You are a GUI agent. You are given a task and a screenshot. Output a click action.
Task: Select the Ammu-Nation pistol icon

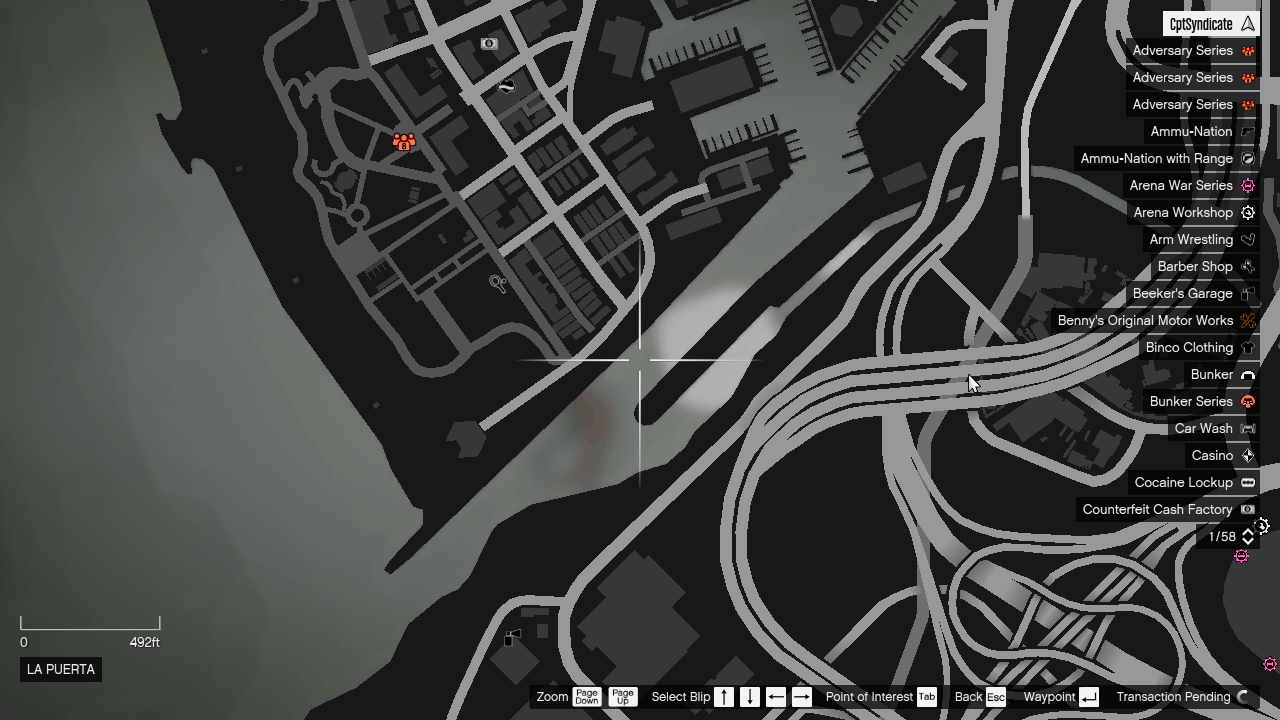point(1247,131)
